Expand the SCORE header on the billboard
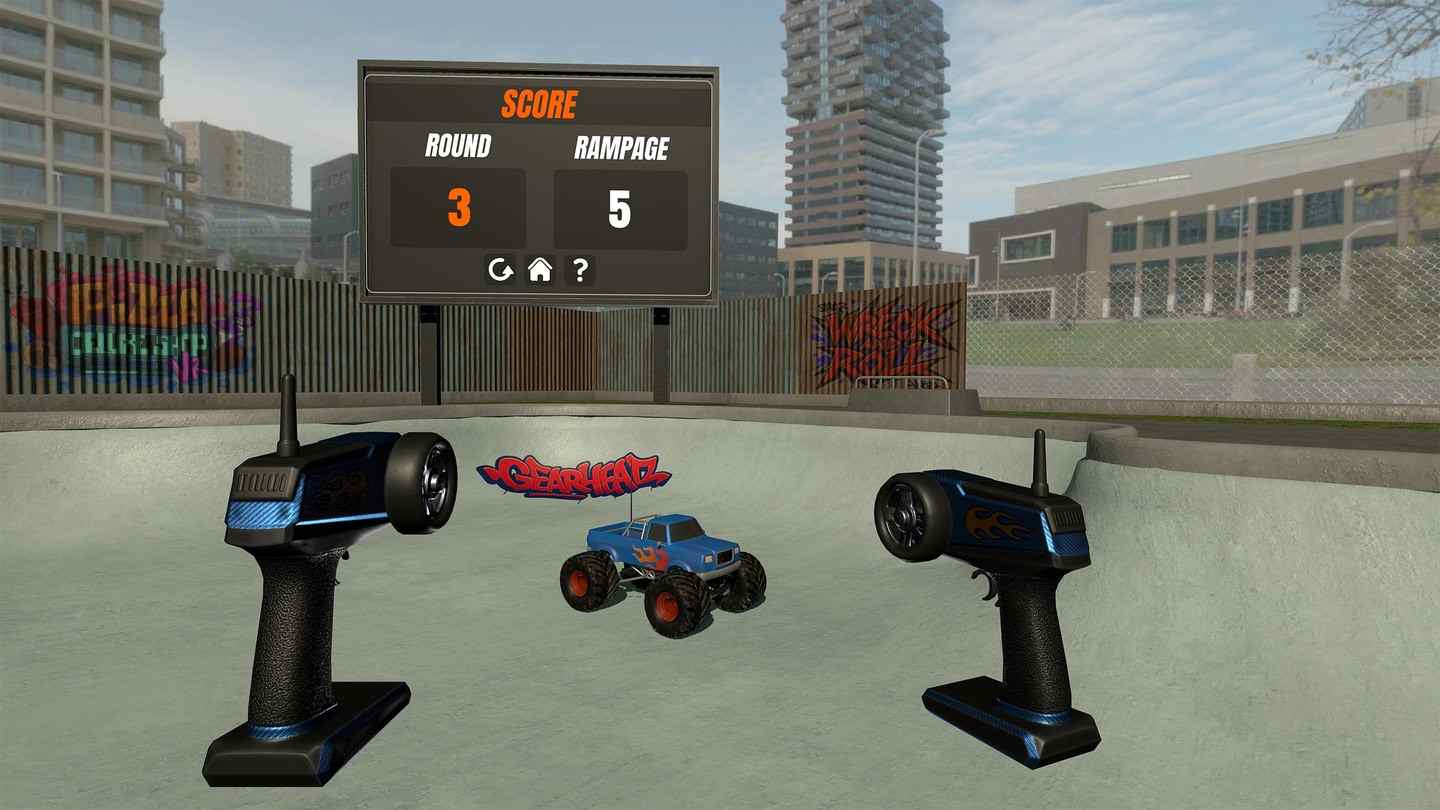This screenshot has width=1440, height=810. [x=538, y=101]
